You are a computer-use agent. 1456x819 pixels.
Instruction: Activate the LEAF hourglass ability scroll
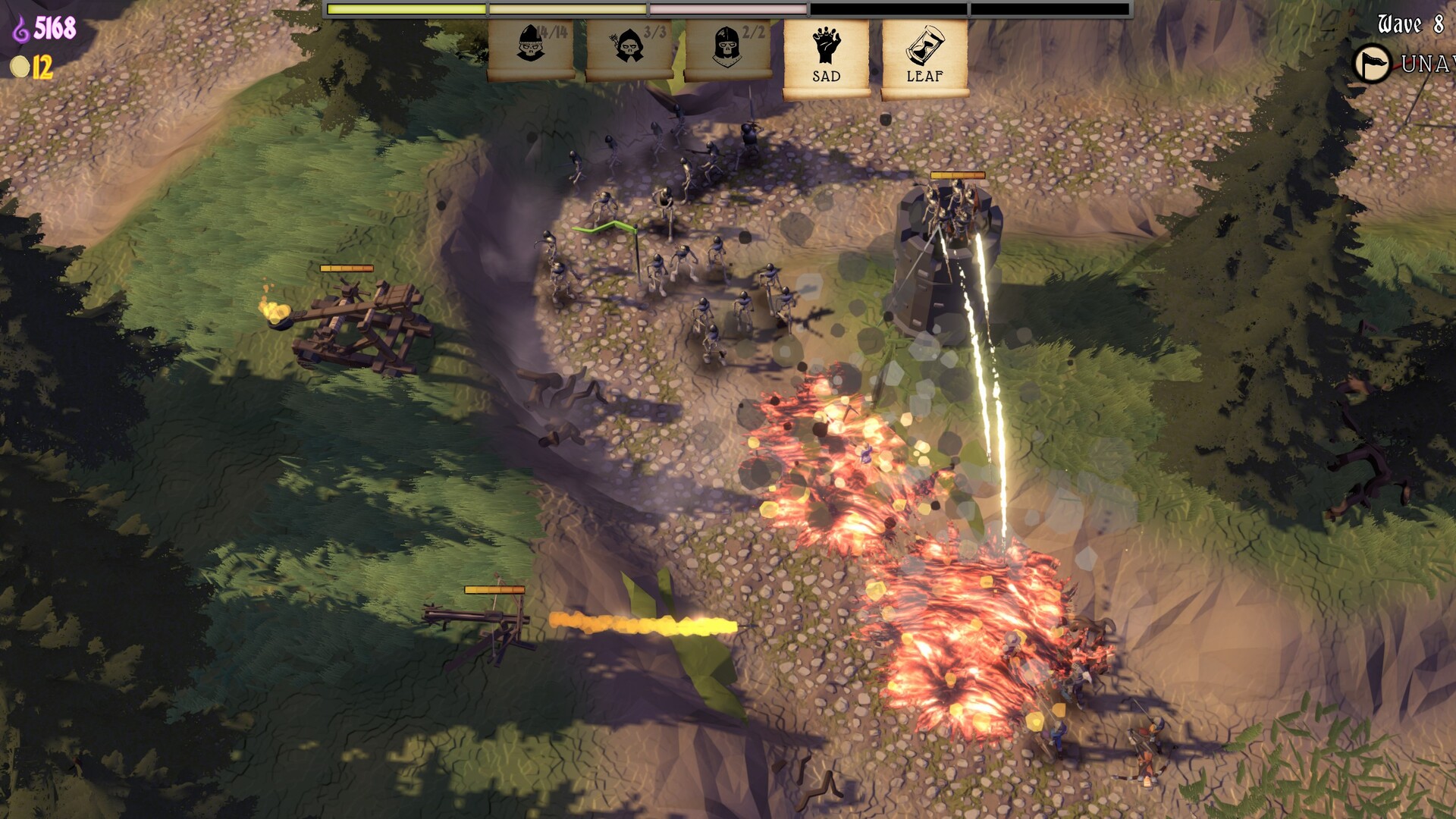pos(924,56)
